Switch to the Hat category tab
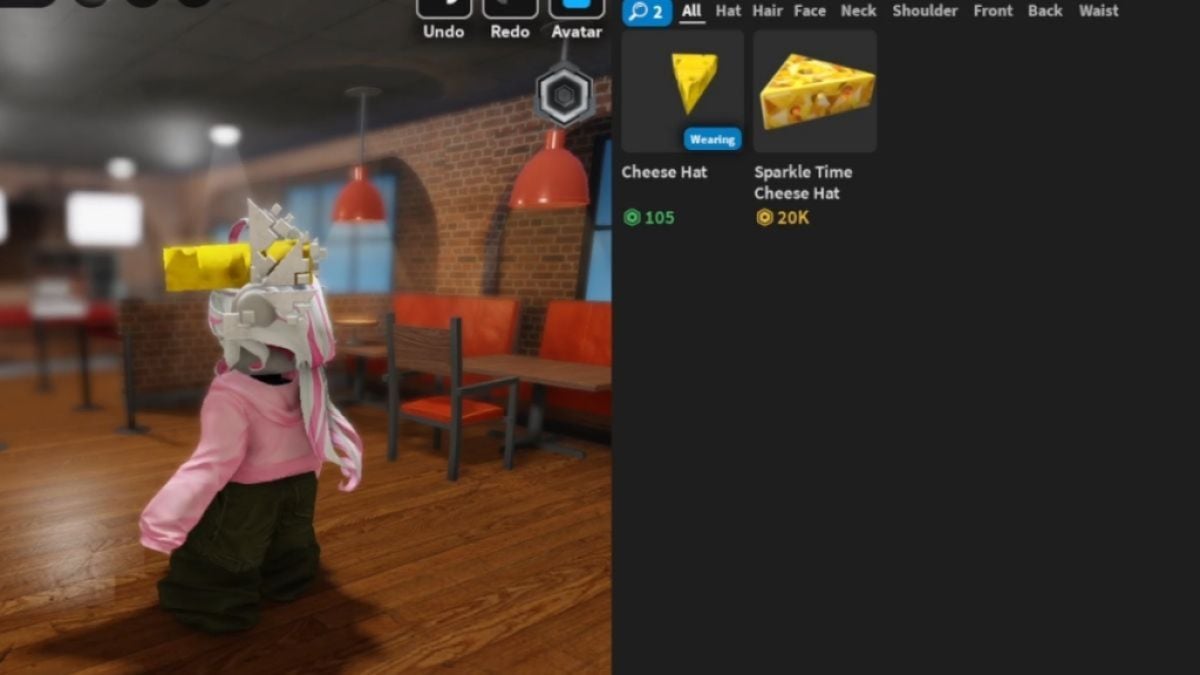1200x675 pixels. coord(728,12)
